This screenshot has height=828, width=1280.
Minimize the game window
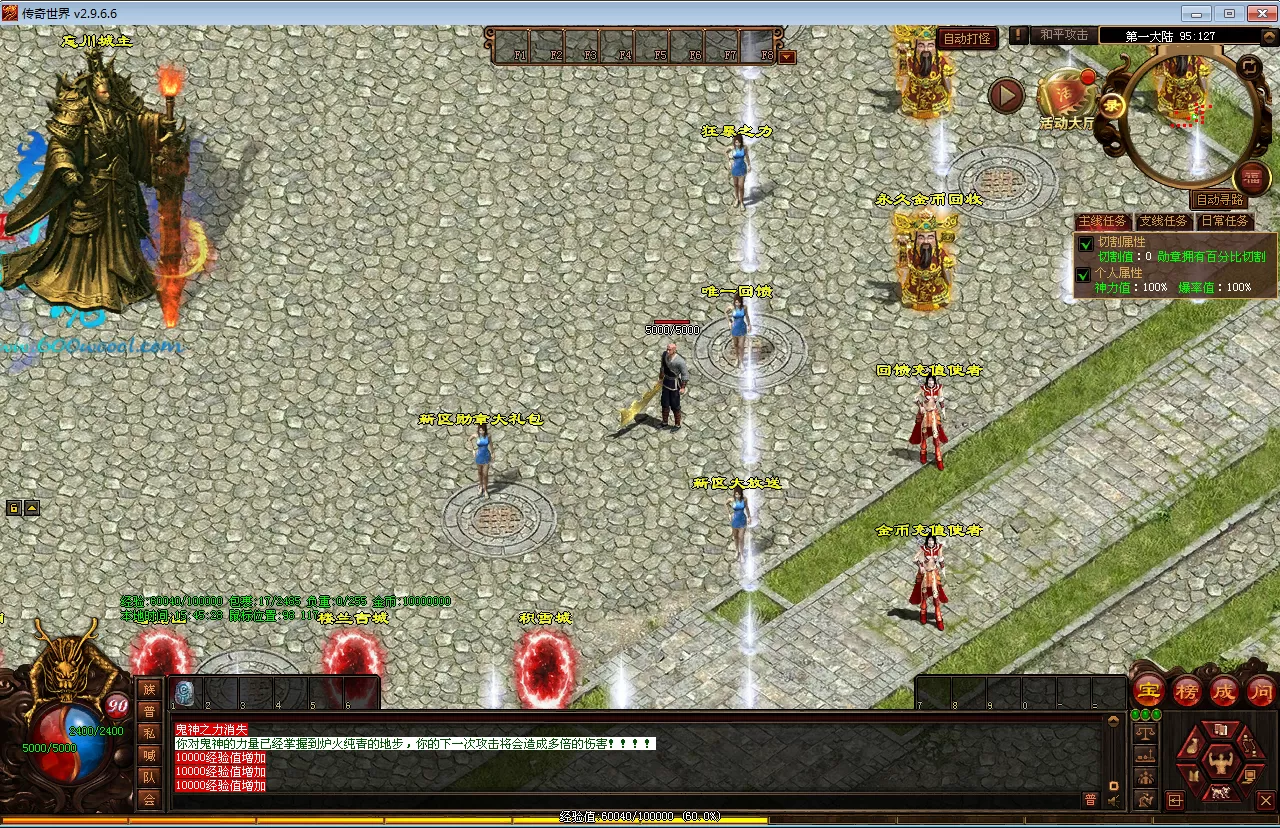point(1195,13)
